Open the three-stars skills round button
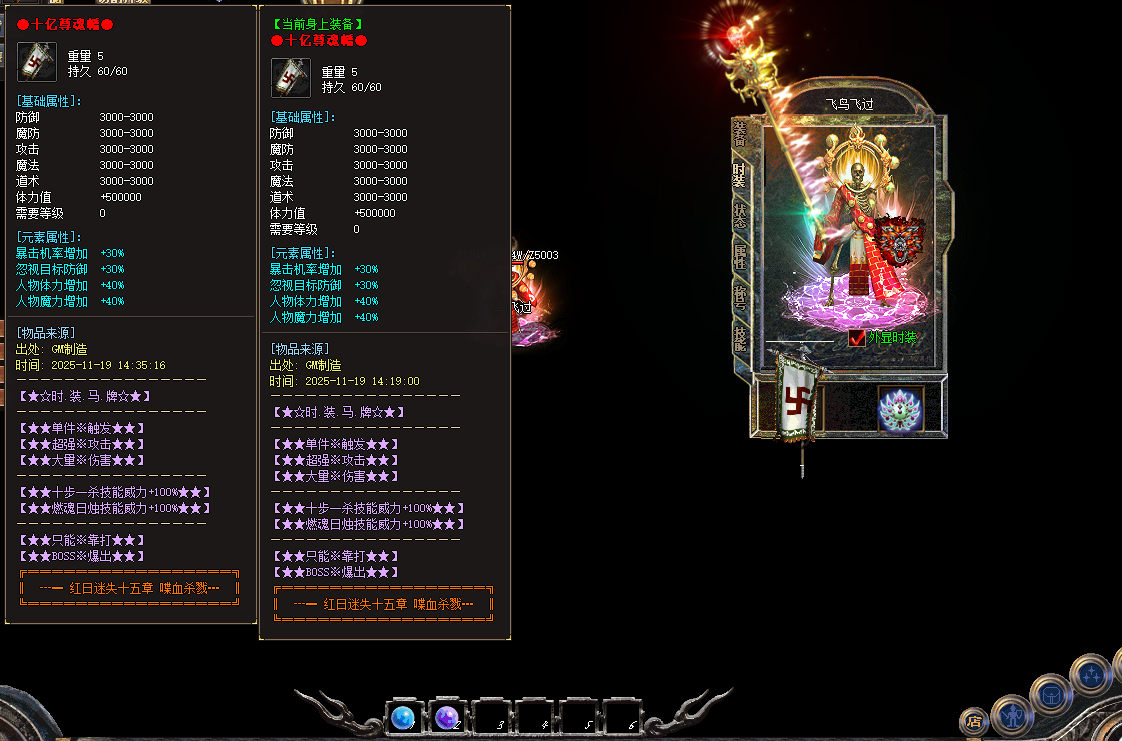Image resolution: width=1122 pixels, height=741 pixels. point(1090,675)
